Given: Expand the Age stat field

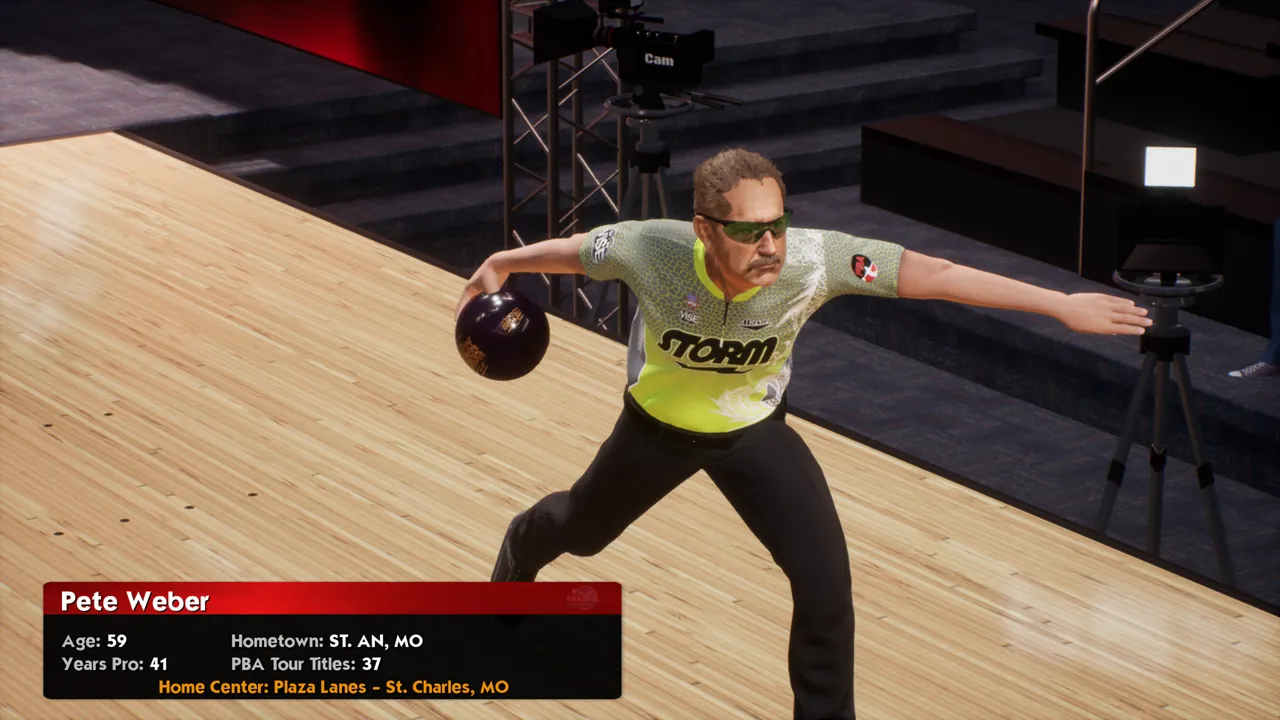Looking at the screenshot, I should (93, 641).
